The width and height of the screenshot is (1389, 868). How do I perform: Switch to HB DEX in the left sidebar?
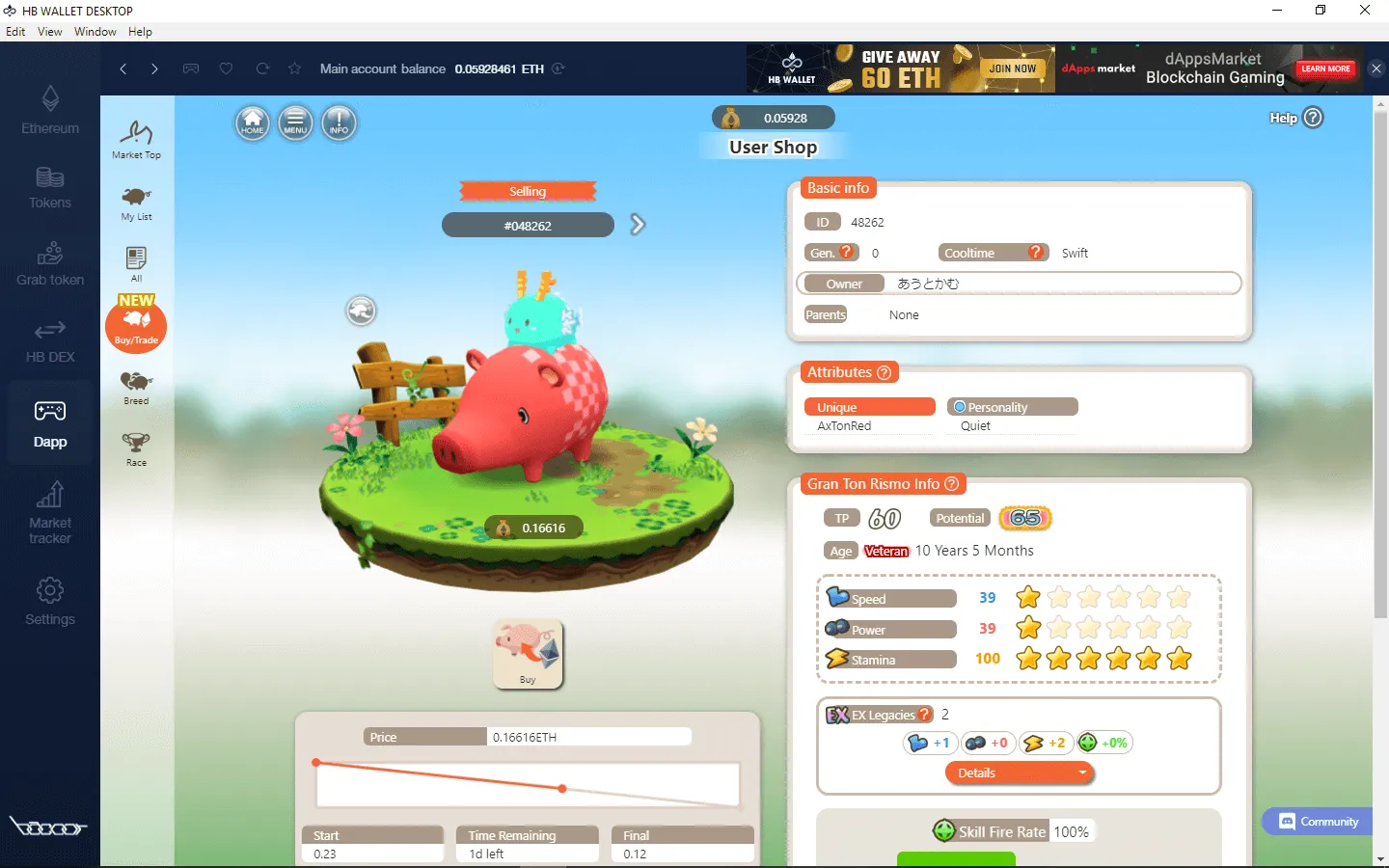pyautogui.click(x=49, y=344)
